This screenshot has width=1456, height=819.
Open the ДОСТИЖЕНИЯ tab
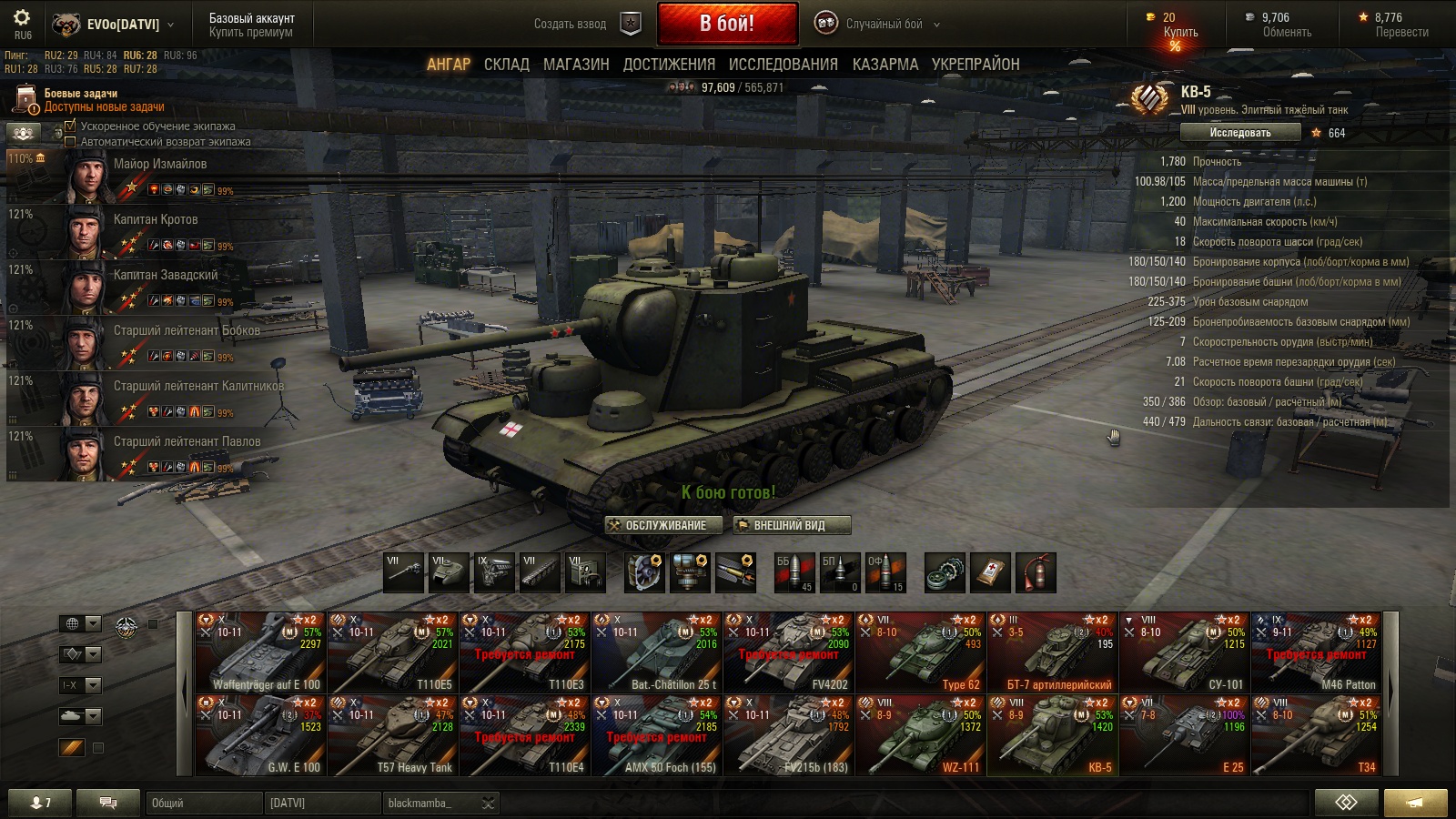pyautogui.click(x=669, y=65)
